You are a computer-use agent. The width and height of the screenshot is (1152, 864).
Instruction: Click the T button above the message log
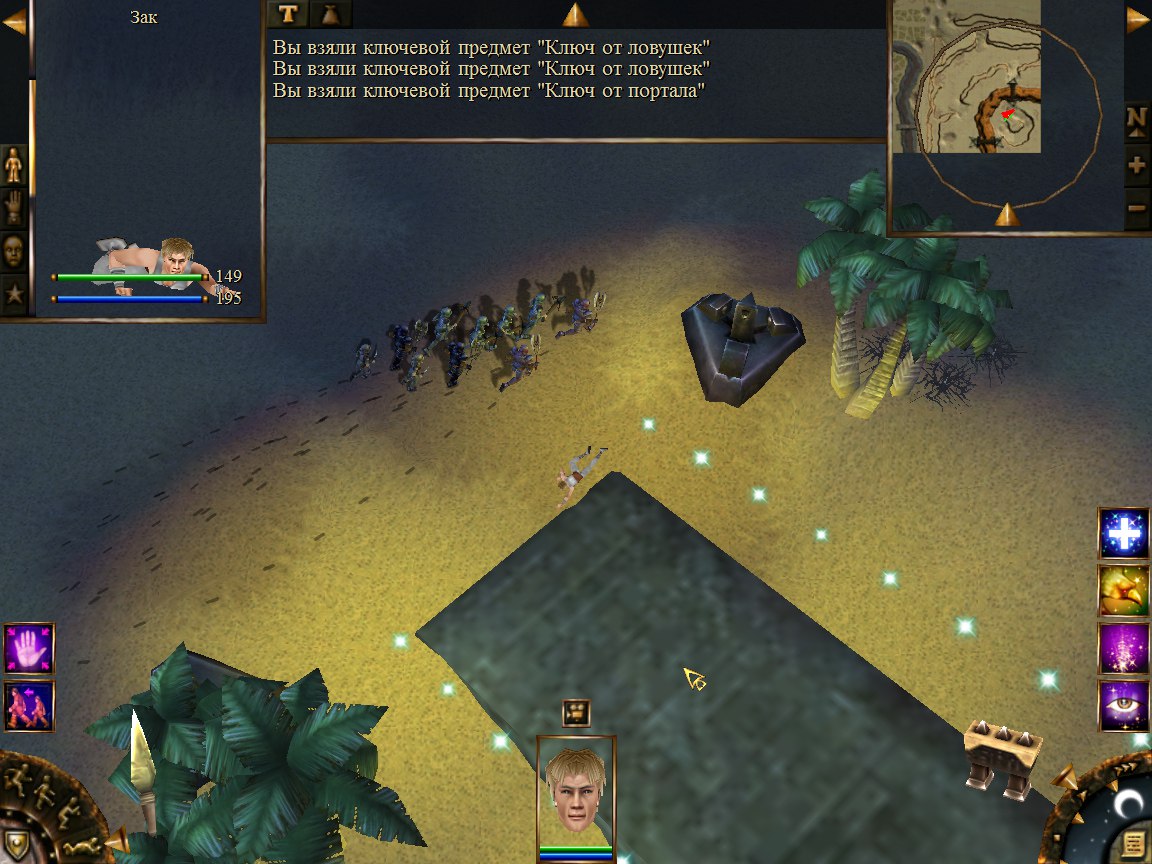[x=288, y=14]
